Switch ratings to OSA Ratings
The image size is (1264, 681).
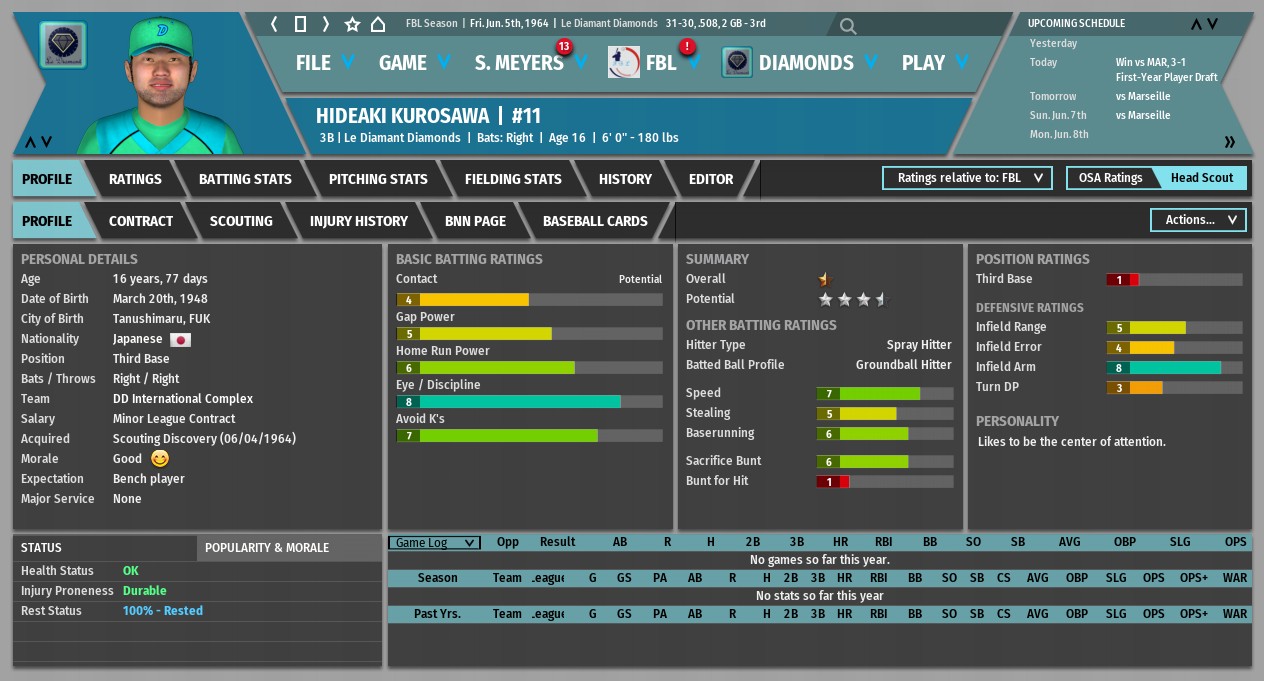1110,178
